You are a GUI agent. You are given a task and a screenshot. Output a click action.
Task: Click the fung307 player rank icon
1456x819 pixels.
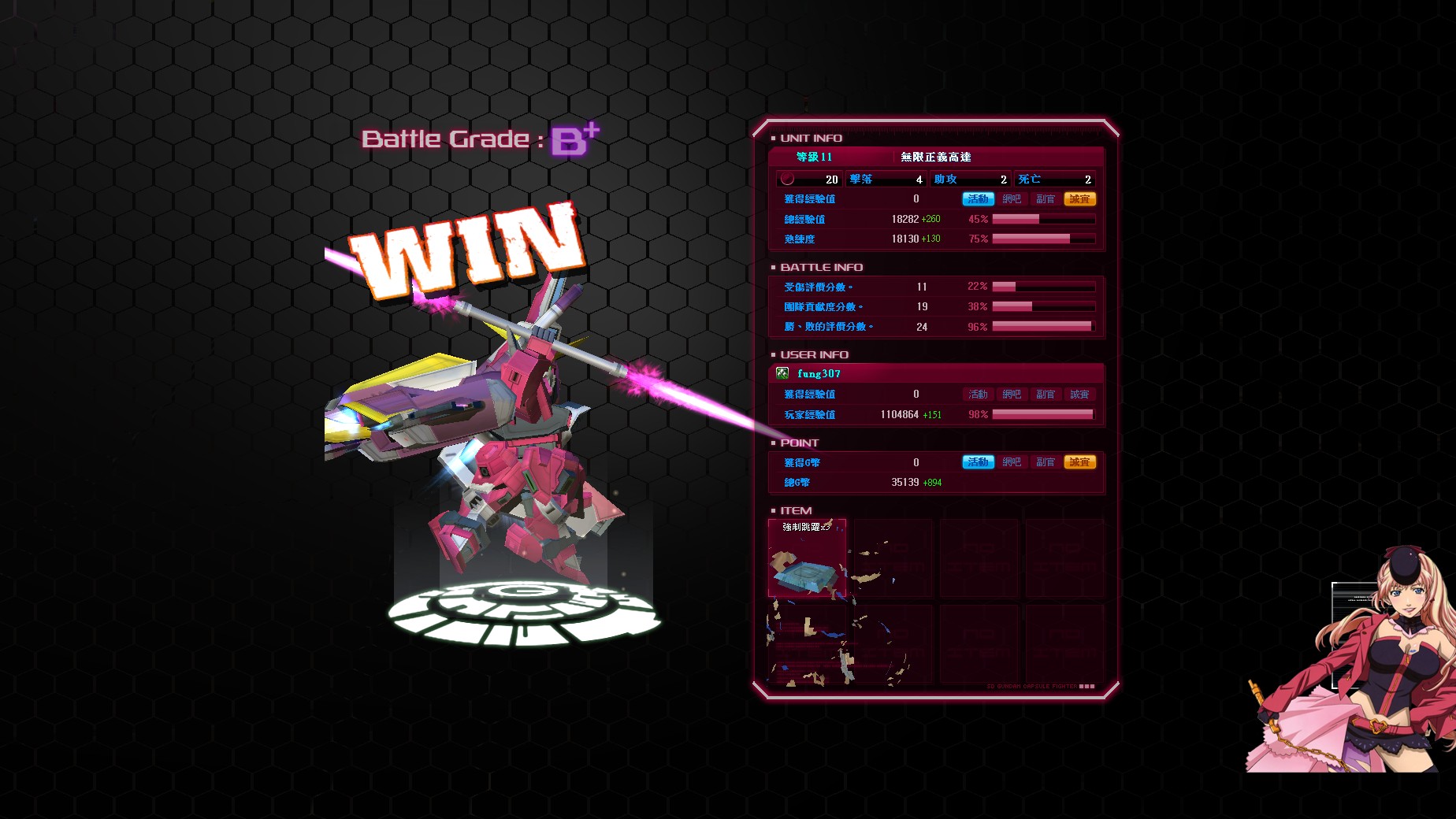click(x=782, y=374)
